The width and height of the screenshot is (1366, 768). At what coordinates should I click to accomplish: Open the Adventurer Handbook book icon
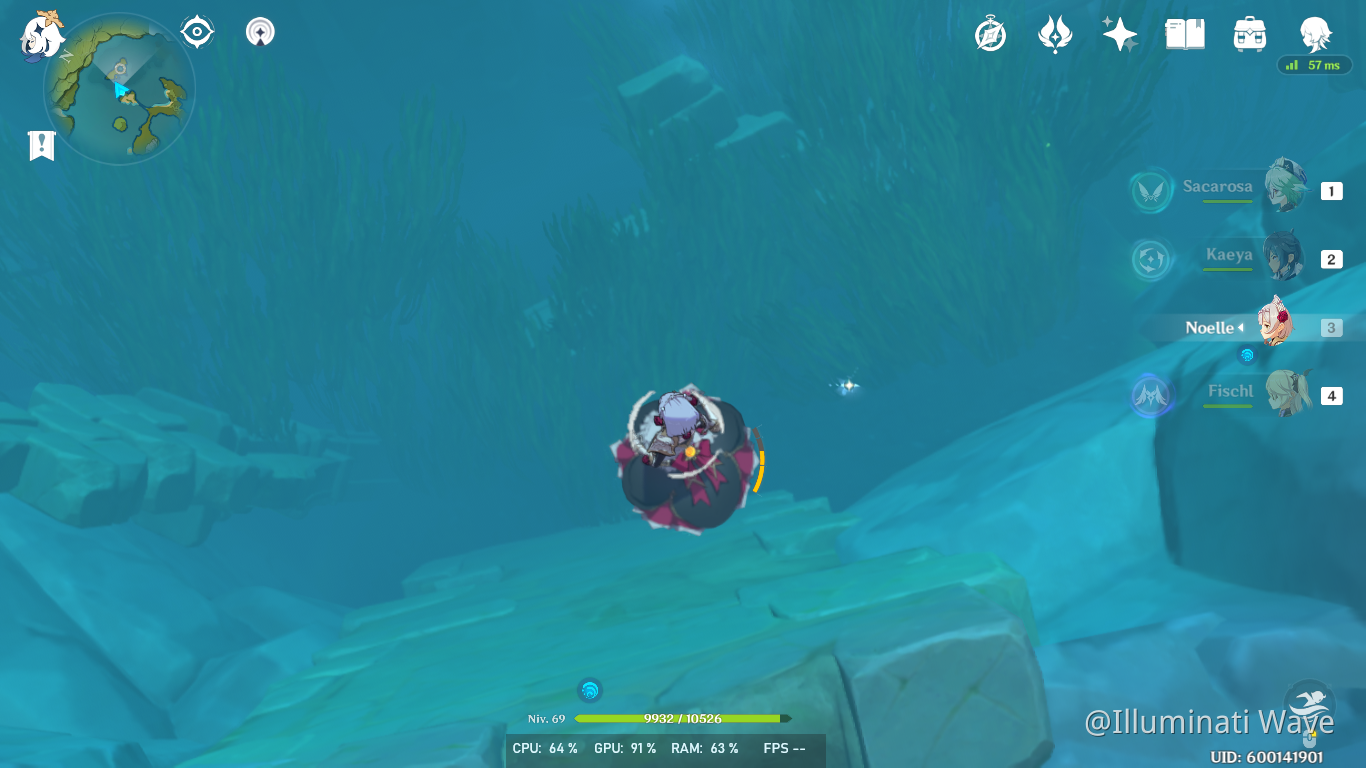[1184, 33]
